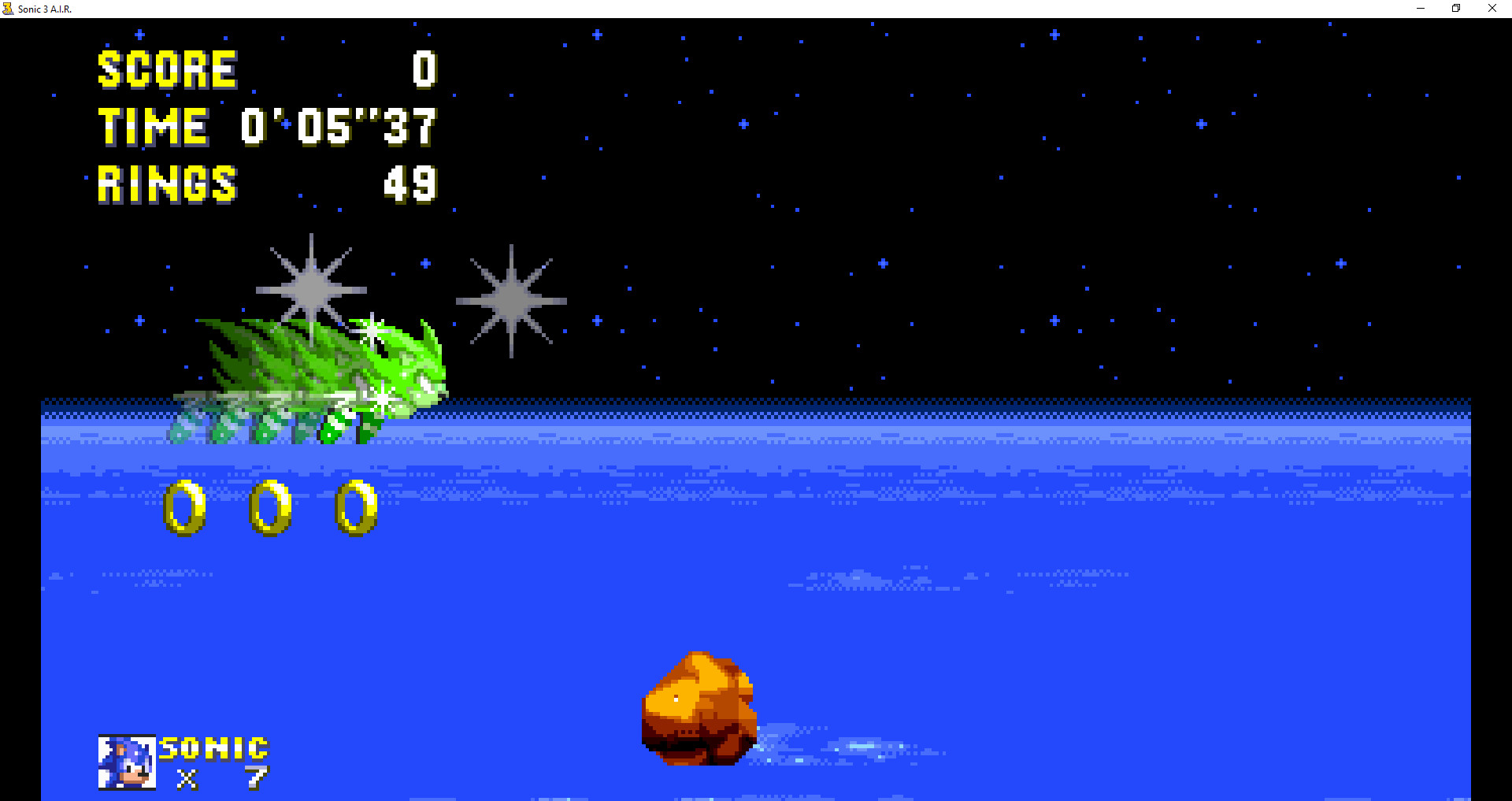
Task: Click the Sonic 3 A.I.R. title bar icon
Action: (9, 9)
